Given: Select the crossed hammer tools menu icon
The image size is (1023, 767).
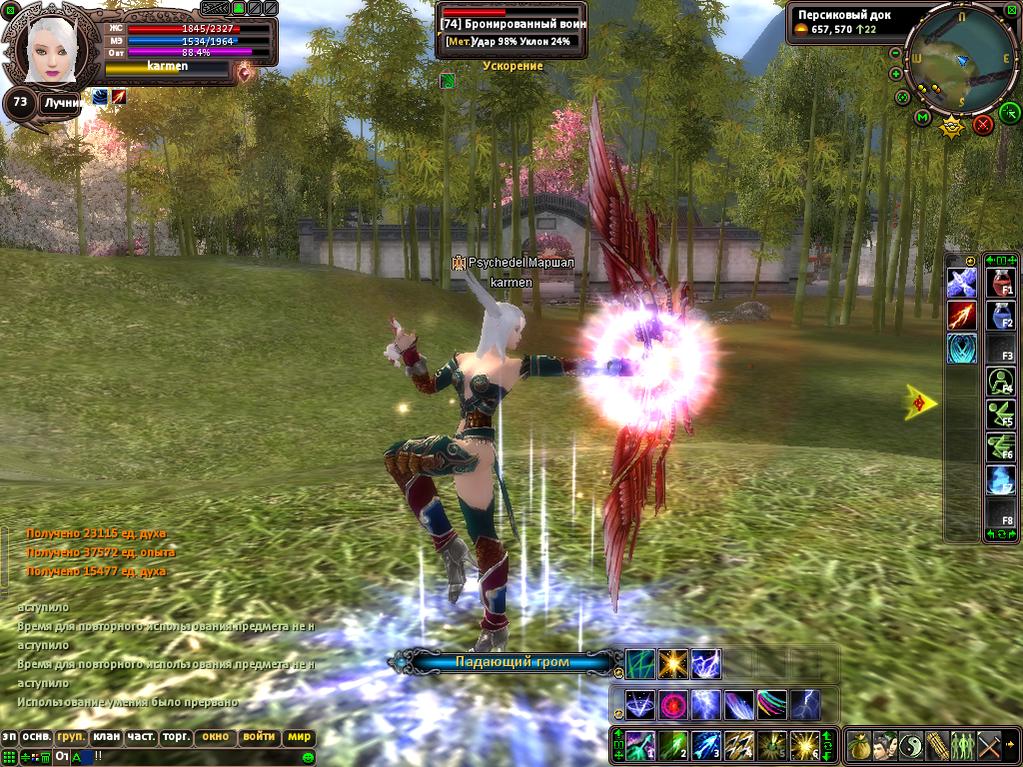Looking at the screenshot, I should [x=989, y=745].
